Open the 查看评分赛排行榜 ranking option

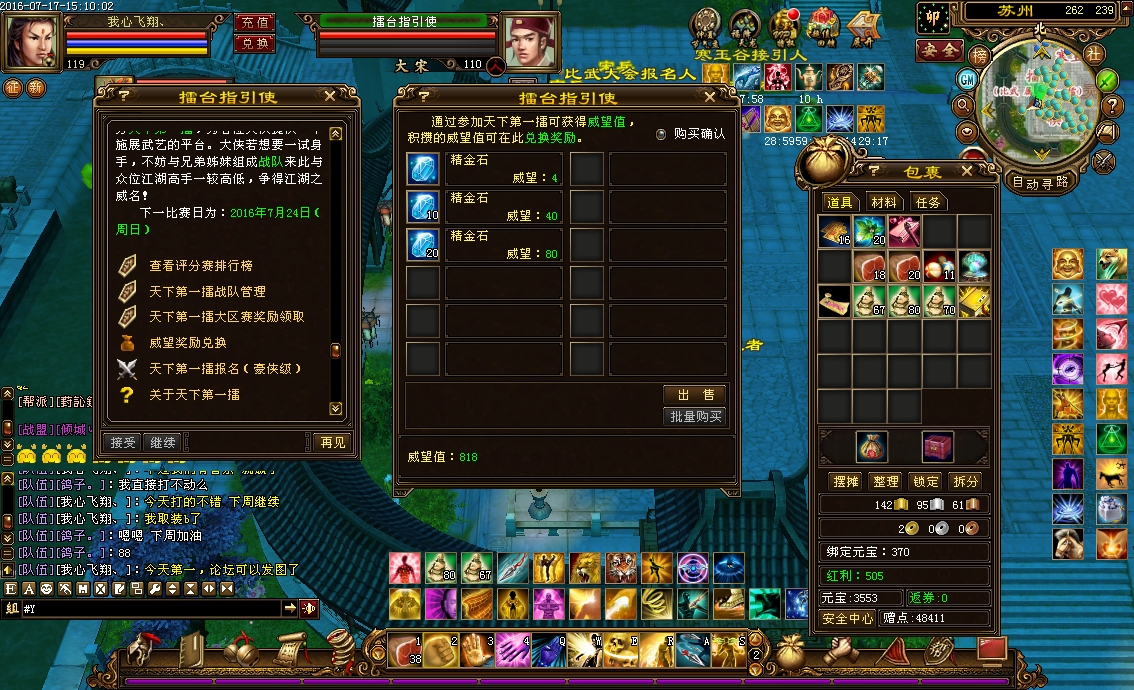point(200,266)
